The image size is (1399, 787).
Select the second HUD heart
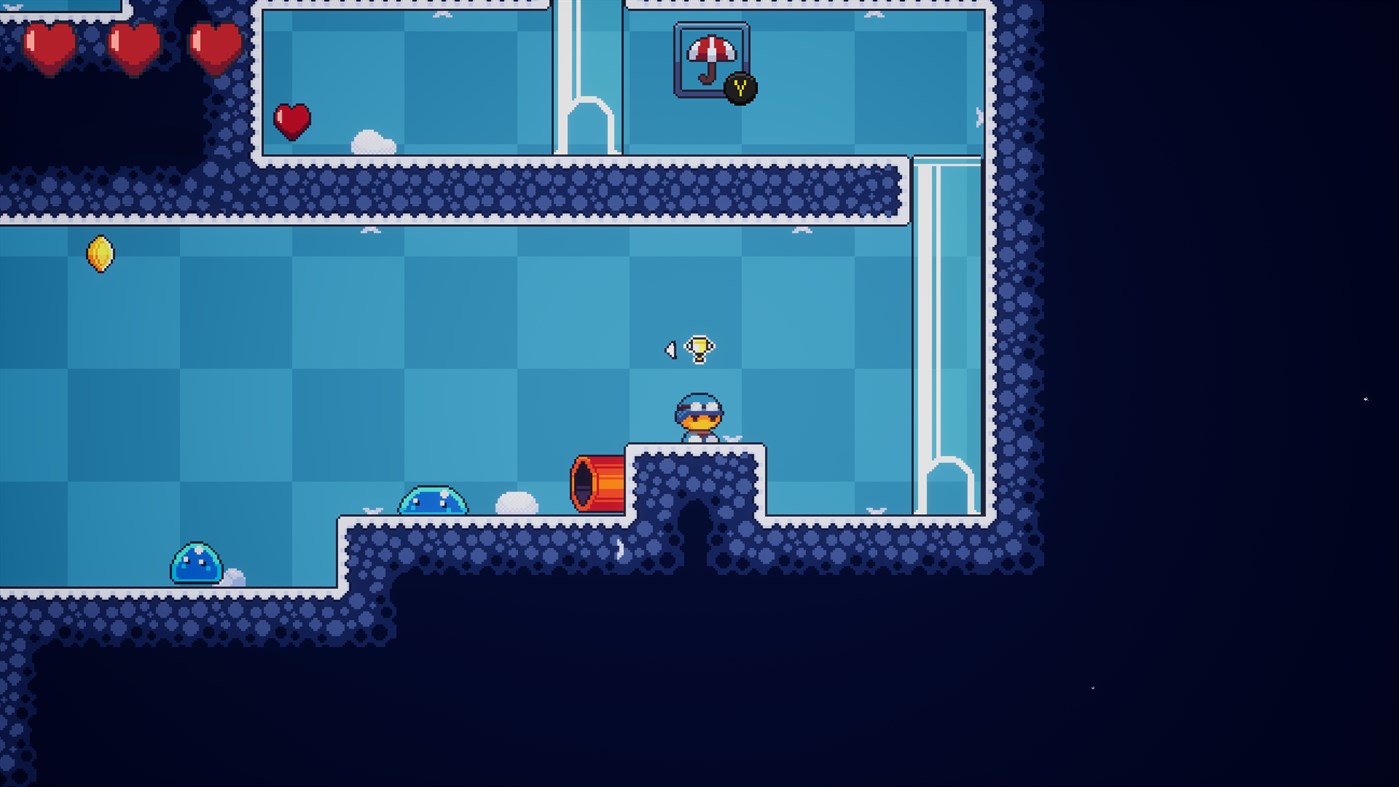(132, 45)
